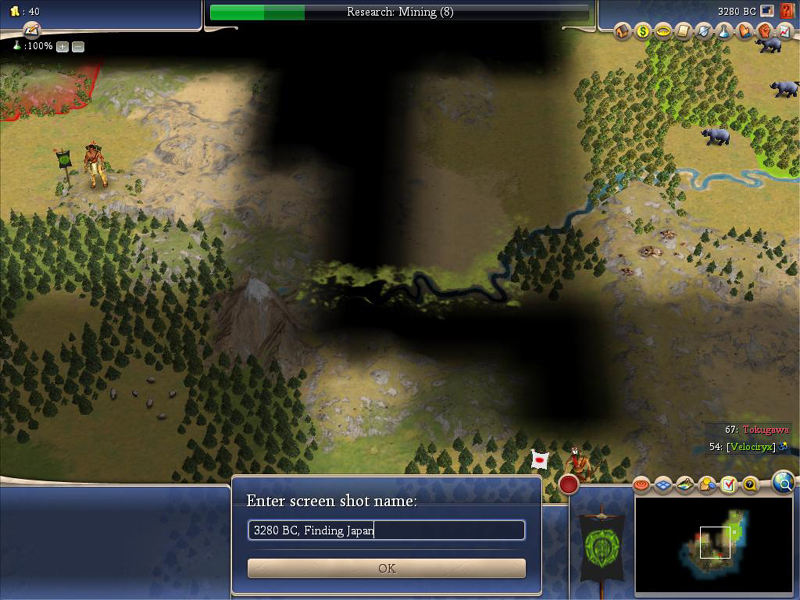Screen dimensions: 800x600
Task: Open the domestic advisor house icon
Action: coord(621,31)
